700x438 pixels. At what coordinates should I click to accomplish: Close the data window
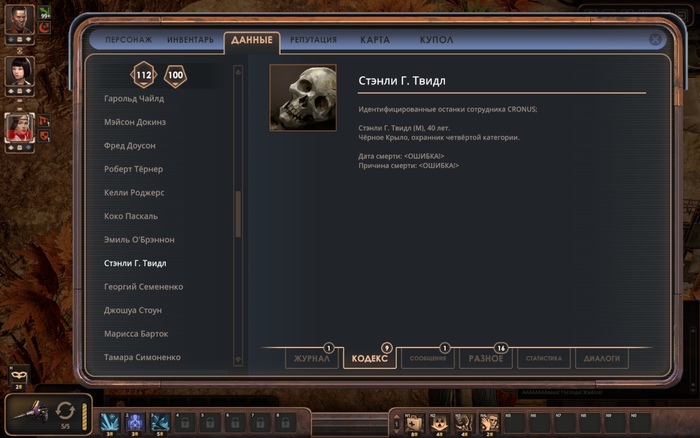[x=655, y=40]
